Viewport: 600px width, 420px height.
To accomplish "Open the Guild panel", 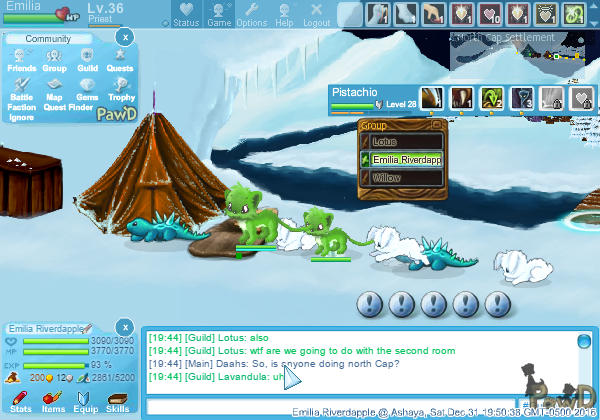I will (x=87, y=61).
